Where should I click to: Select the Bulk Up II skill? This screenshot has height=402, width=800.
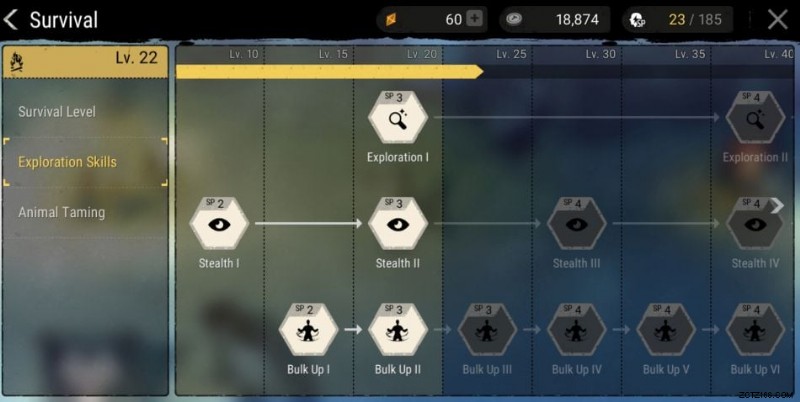click(x=398, y=331)
